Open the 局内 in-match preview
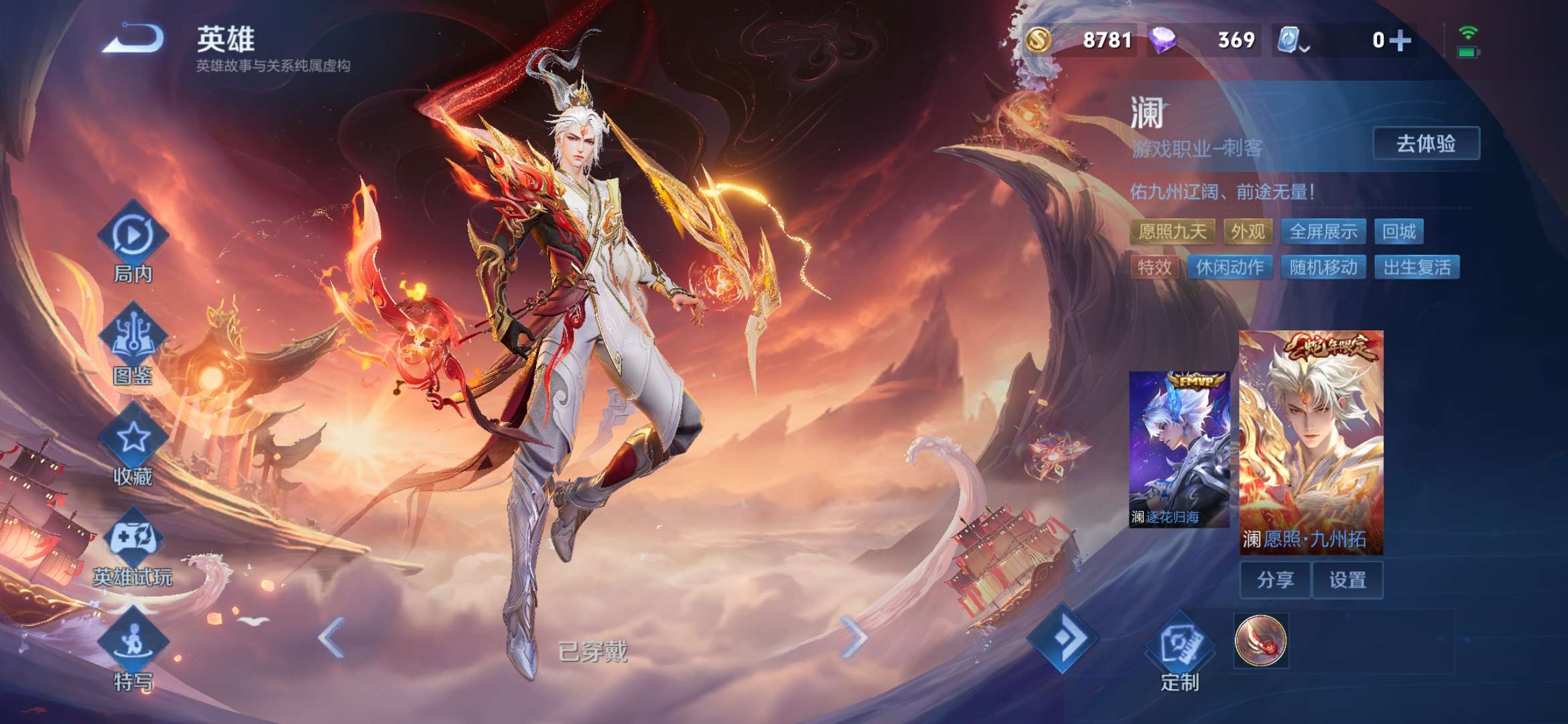 tap(133, 245)
